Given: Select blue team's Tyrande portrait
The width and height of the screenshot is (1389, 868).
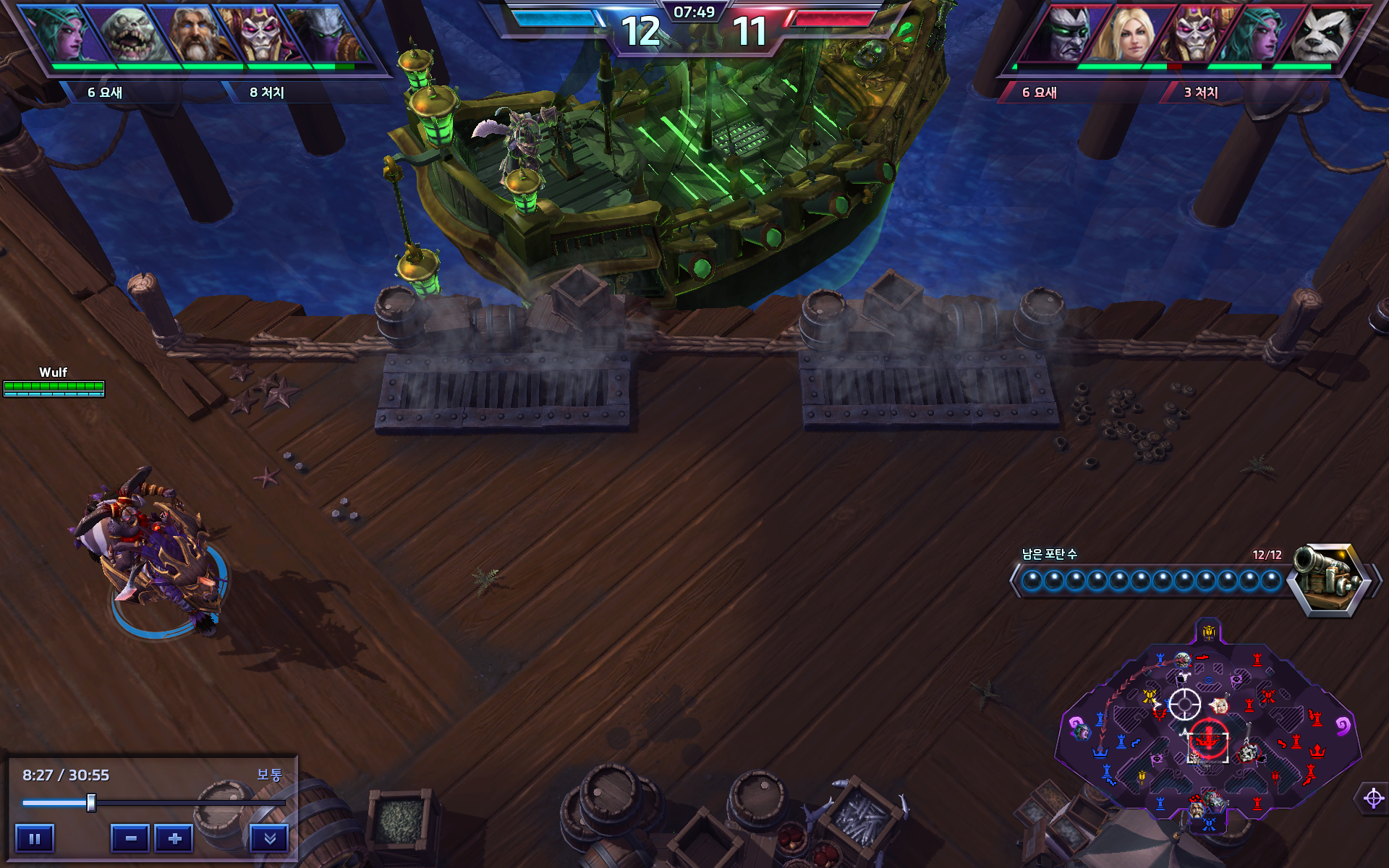Looking at the screenshot, I should coord(67,34).
